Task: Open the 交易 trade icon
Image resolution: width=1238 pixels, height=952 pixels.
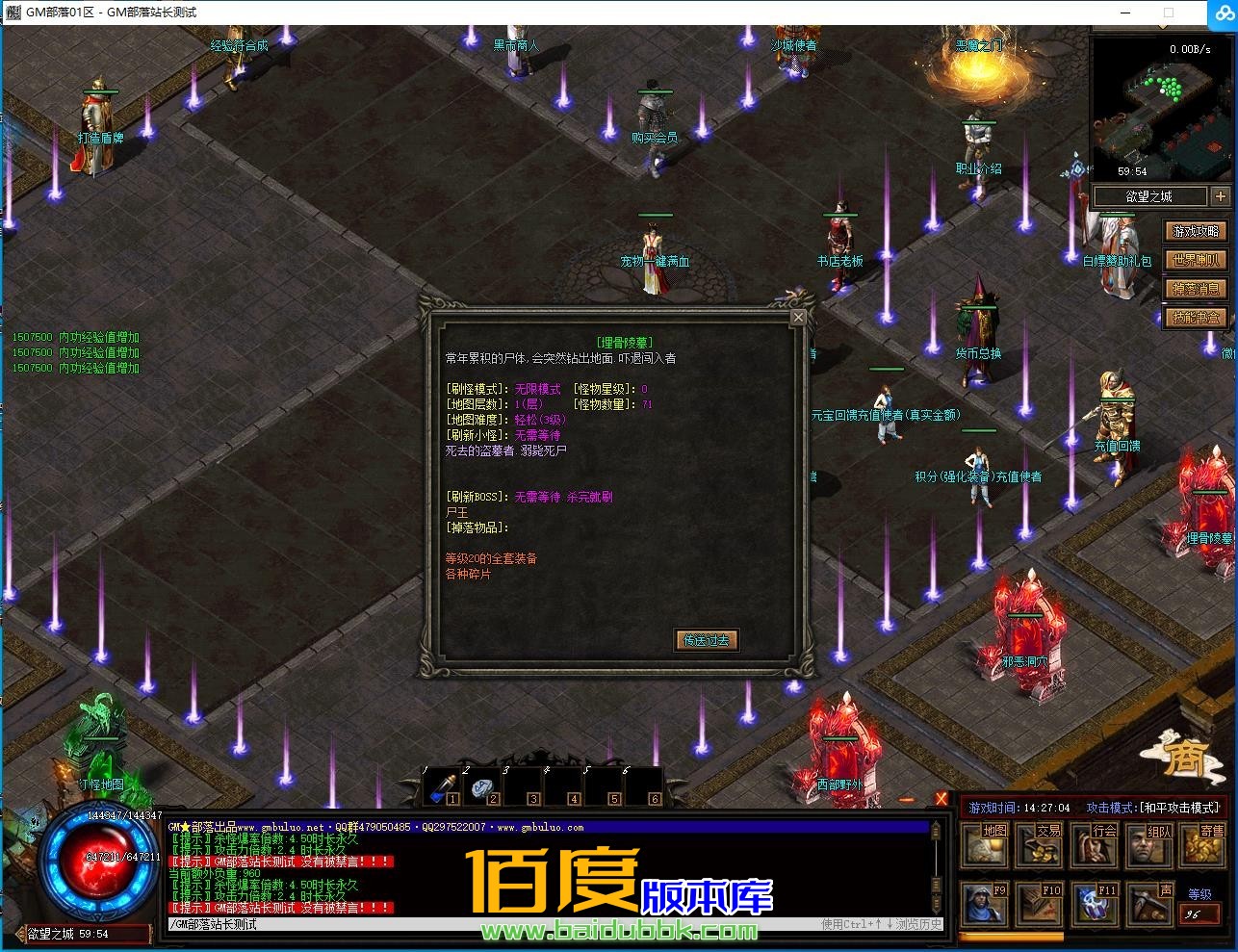Action: 1039,845
